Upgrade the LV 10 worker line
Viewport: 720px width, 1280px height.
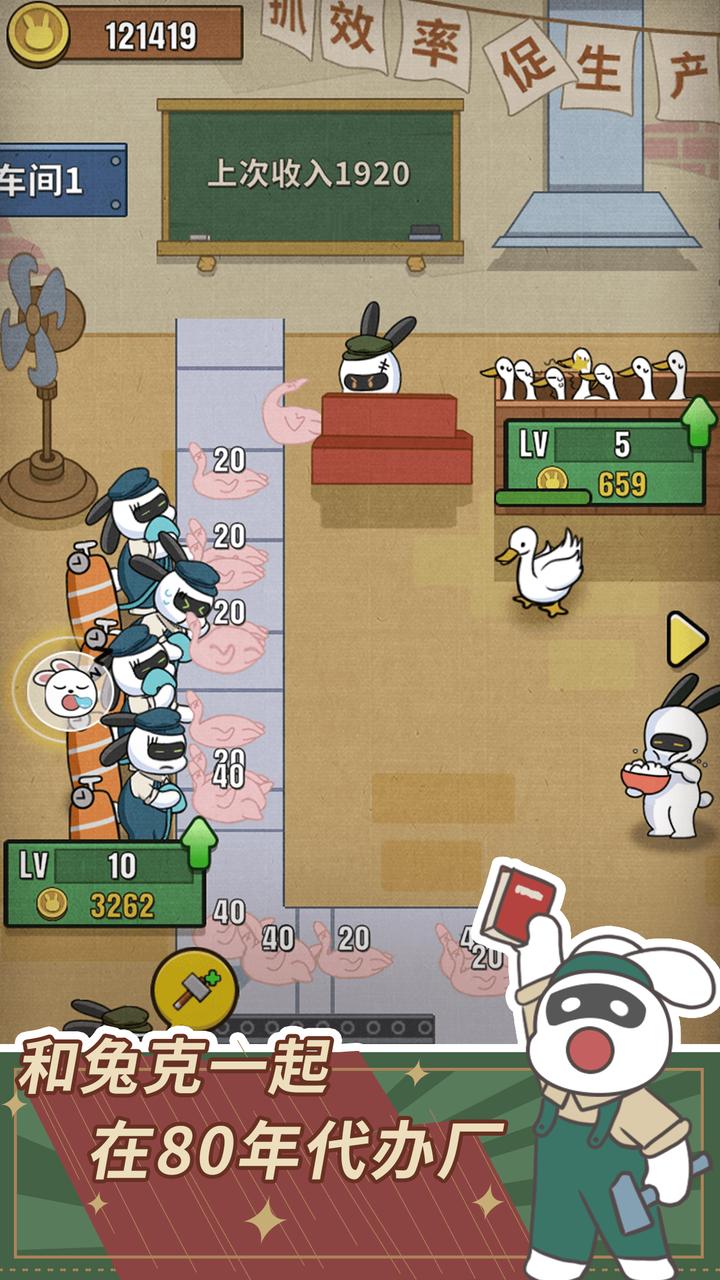click(200, 842)
